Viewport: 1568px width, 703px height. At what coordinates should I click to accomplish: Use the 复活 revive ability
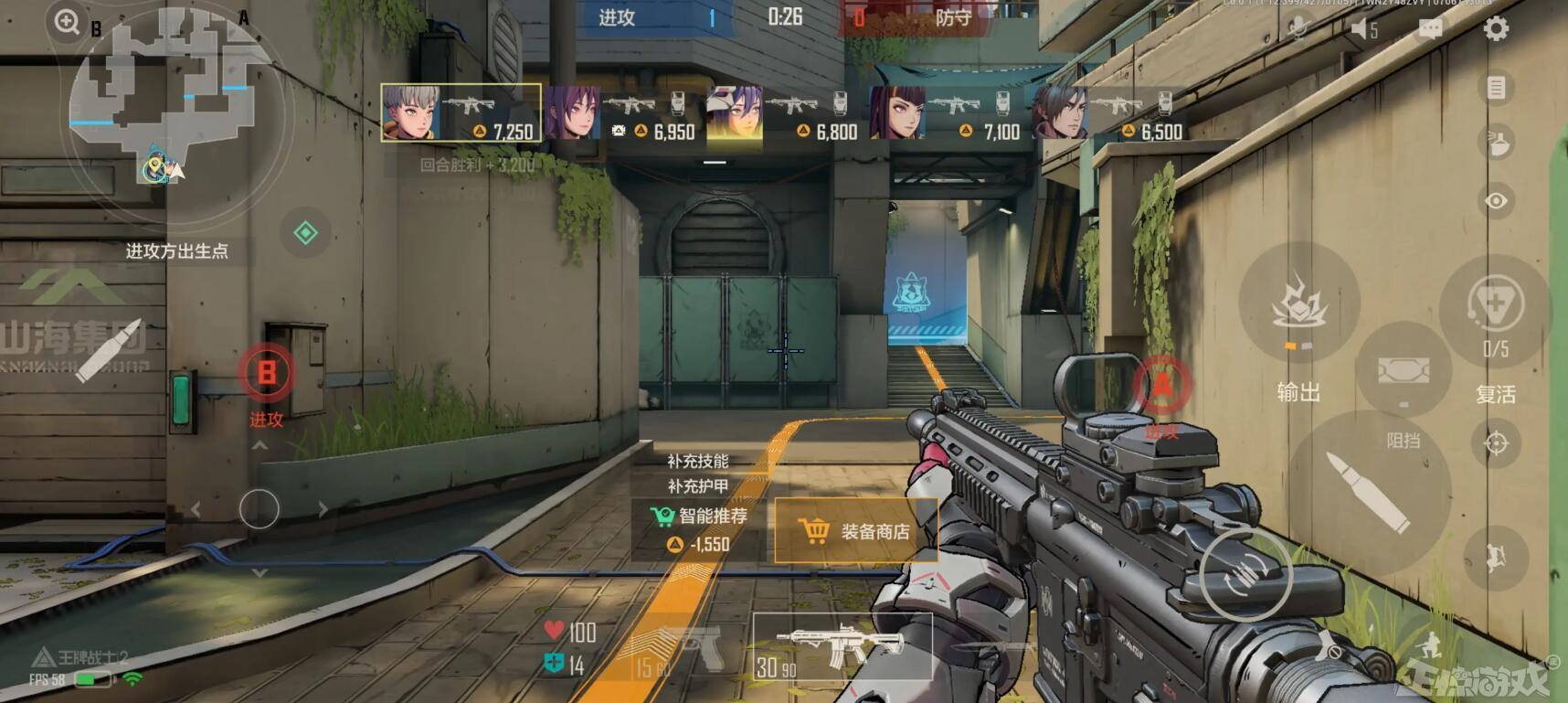pyautogui.click(x=1495, y=308)
